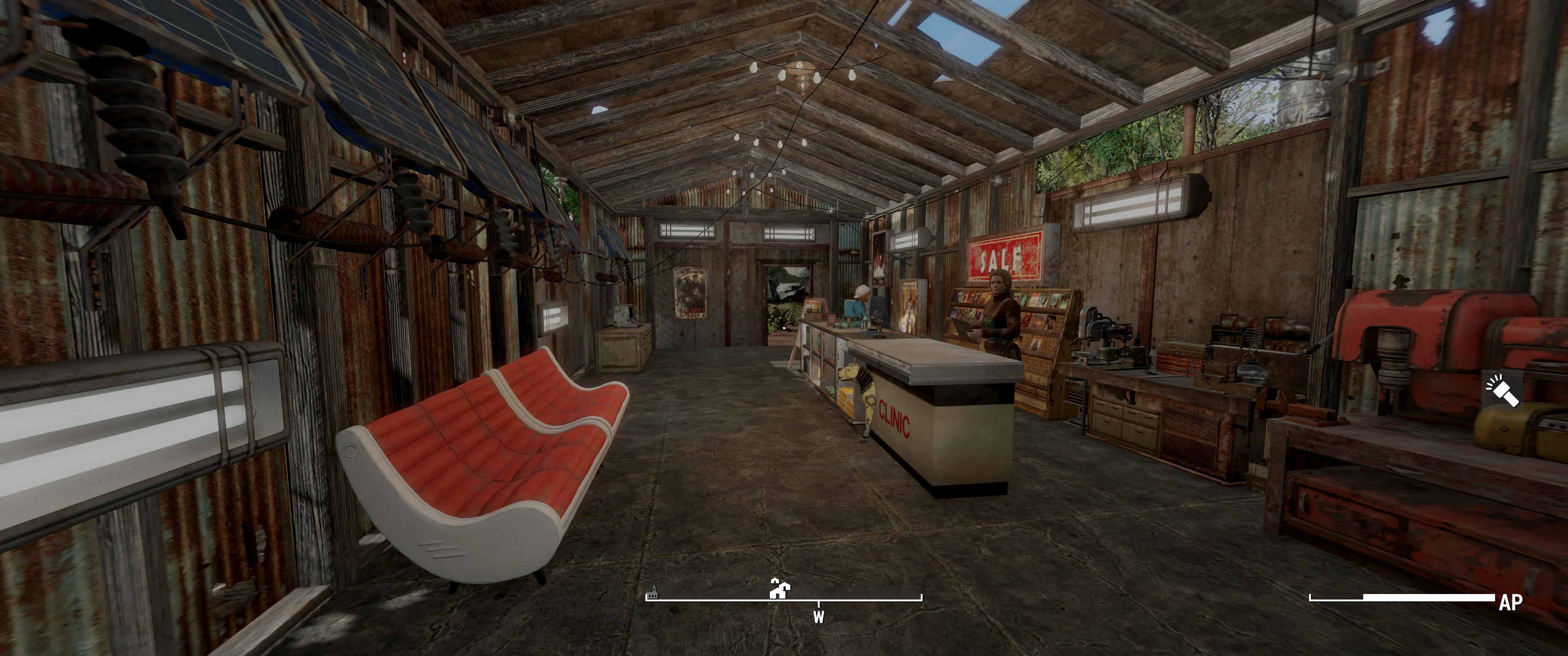
Task: Select the settlement house marker on the compass
Action: 779,589
